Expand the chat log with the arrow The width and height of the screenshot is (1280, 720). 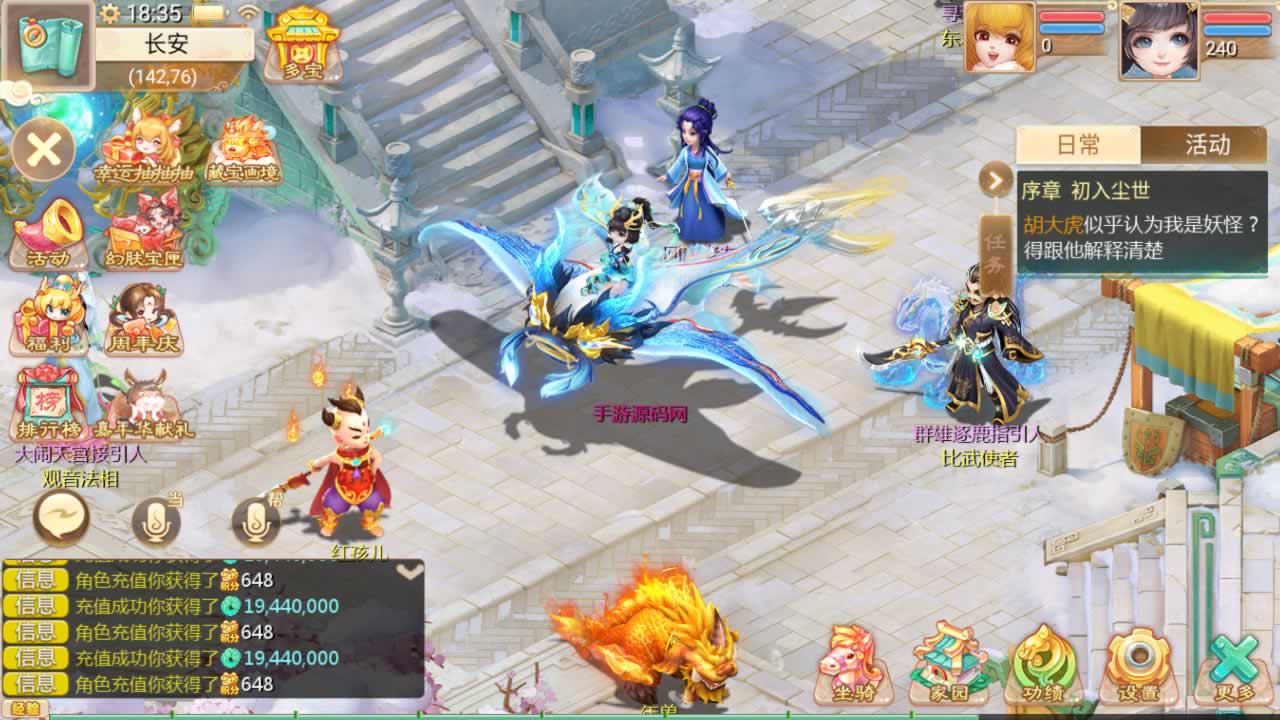[409, 572]
